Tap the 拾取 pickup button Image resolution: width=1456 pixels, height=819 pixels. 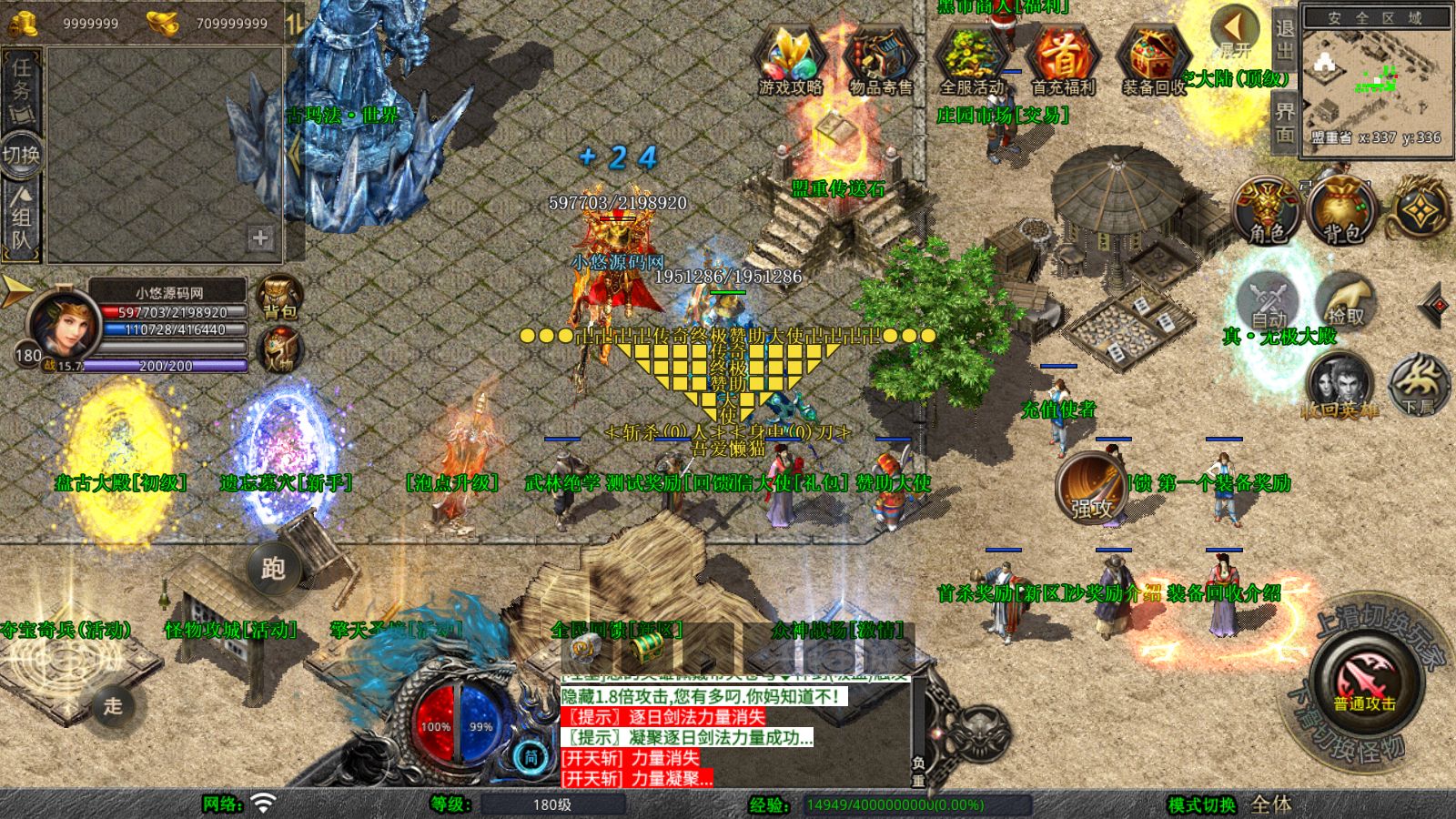[1345, 300]
